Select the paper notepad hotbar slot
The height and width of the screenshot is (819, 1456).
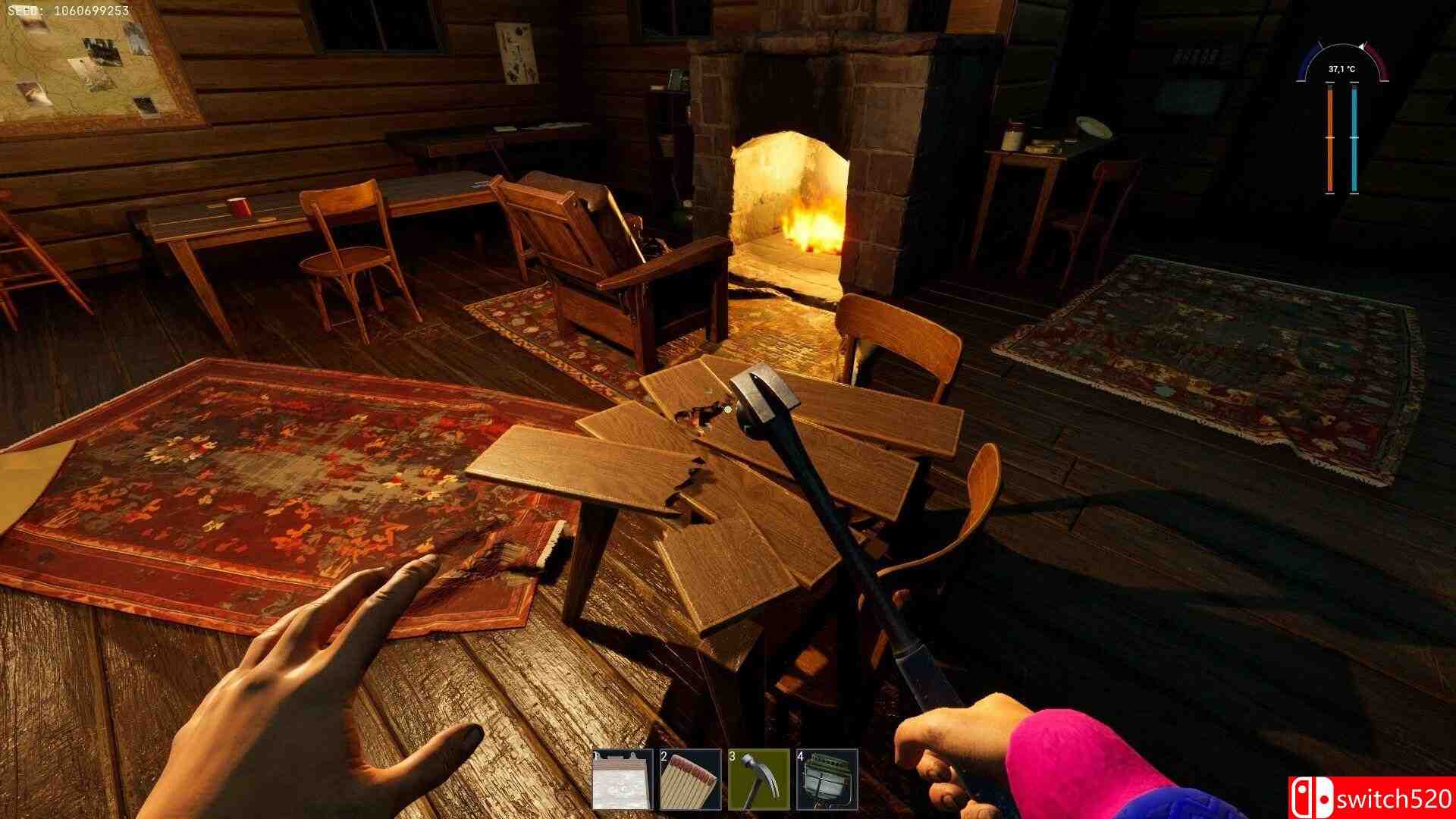(x=623, y=780)
